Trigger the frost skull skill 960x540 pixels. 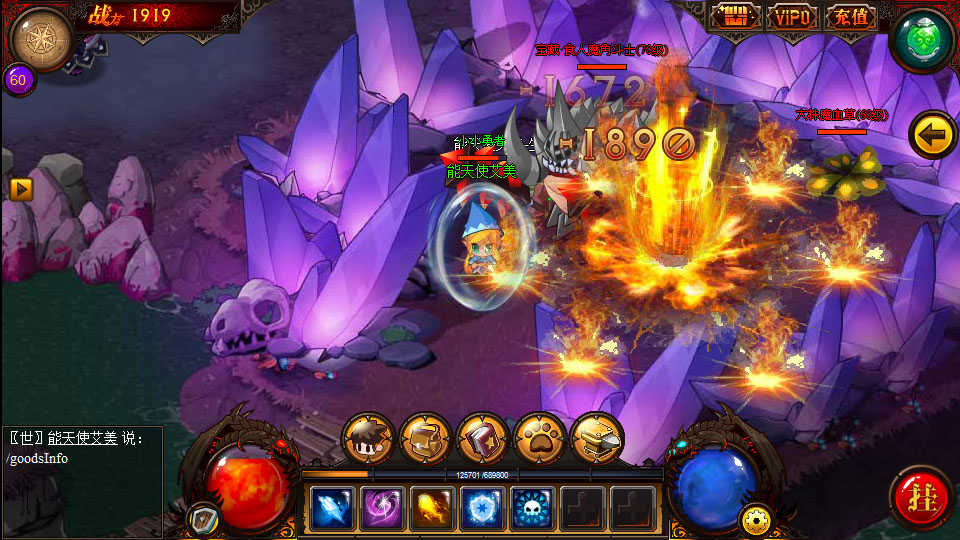pyautogui.click(x=533, y=508)
